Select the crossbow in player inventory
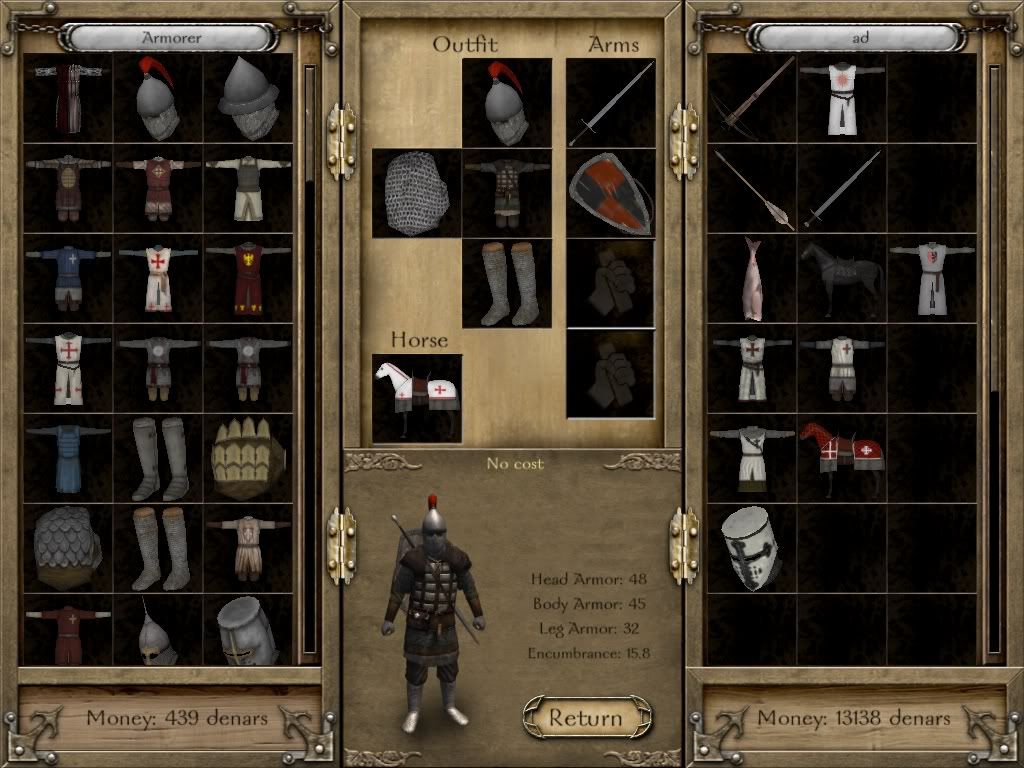This screenshot has height=768, width=1024. point(752,98)
